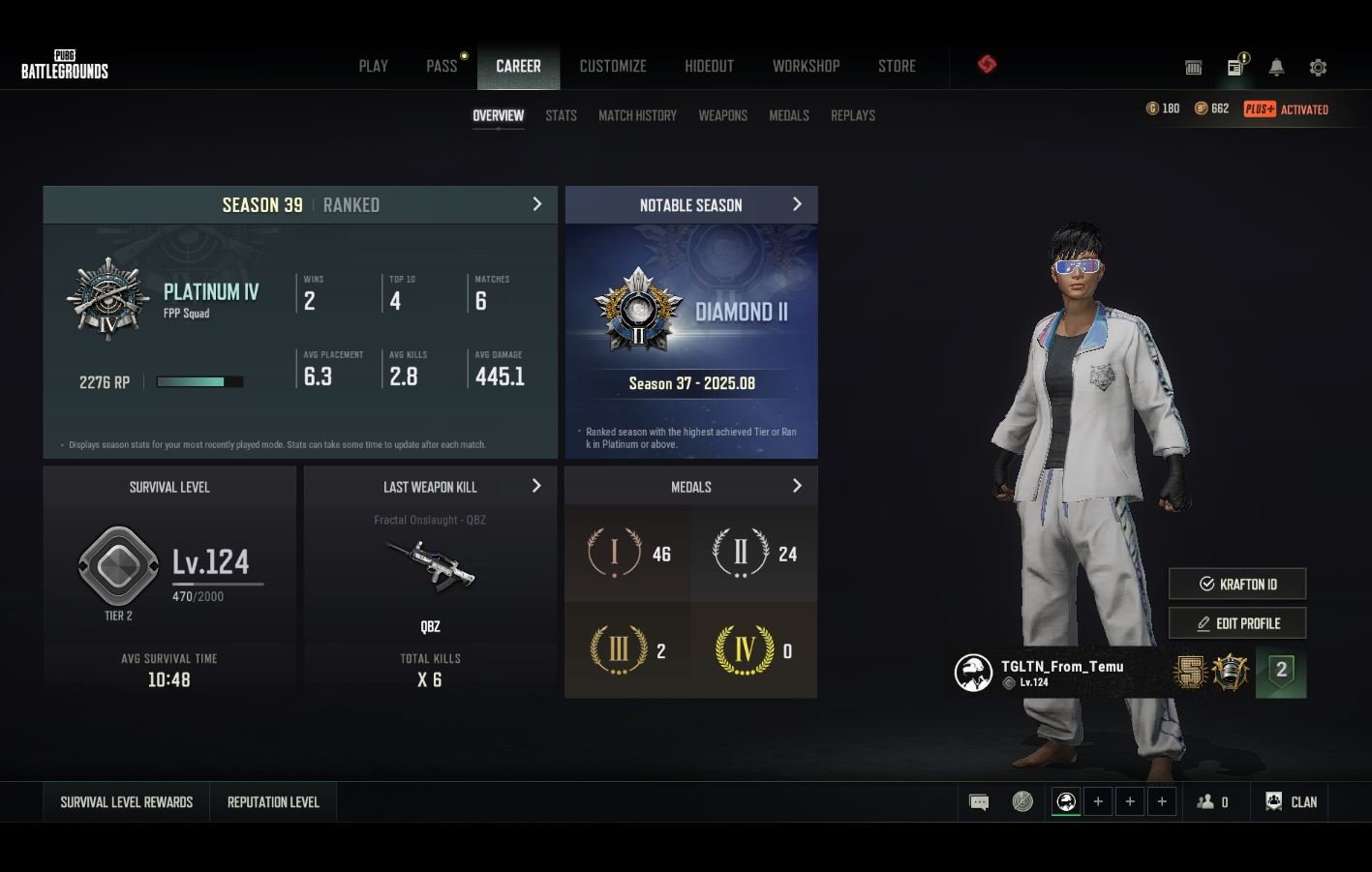Open the Match History tab
The width and height of the screenshot is (1372, 872).
(x=637, y=115)
